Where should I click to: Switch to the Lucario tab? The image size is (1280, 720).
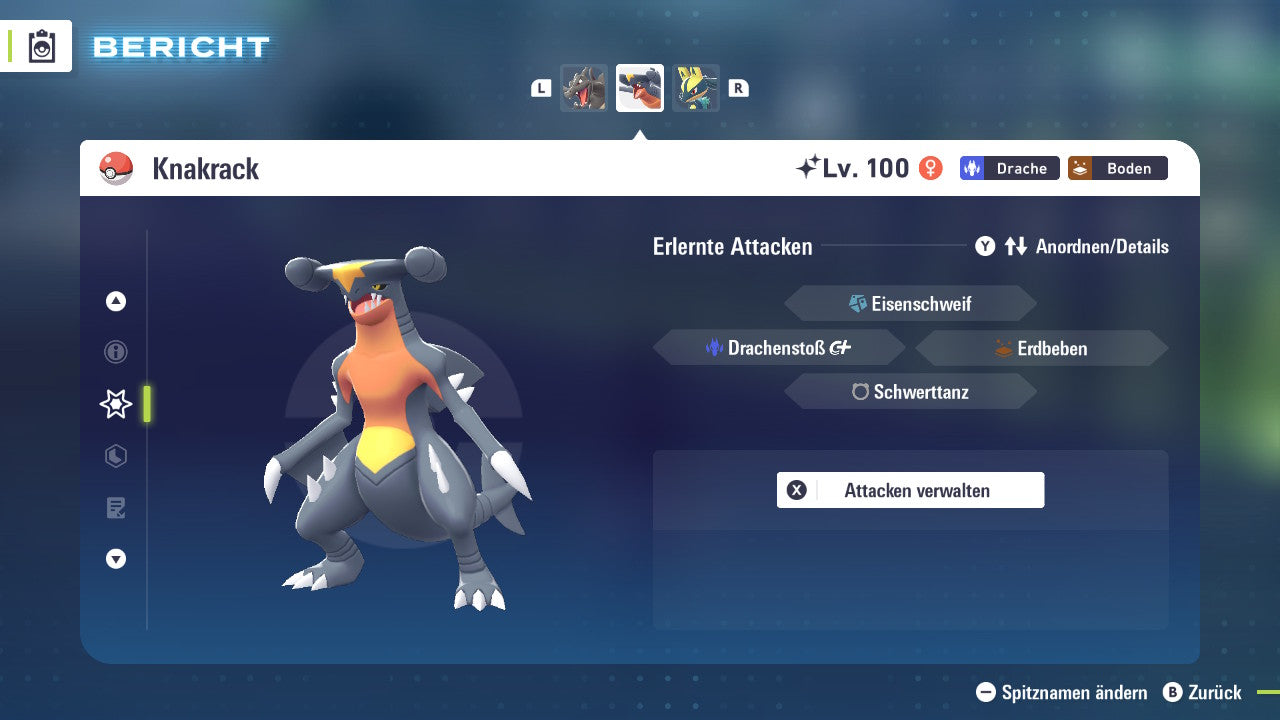point(696,88)
